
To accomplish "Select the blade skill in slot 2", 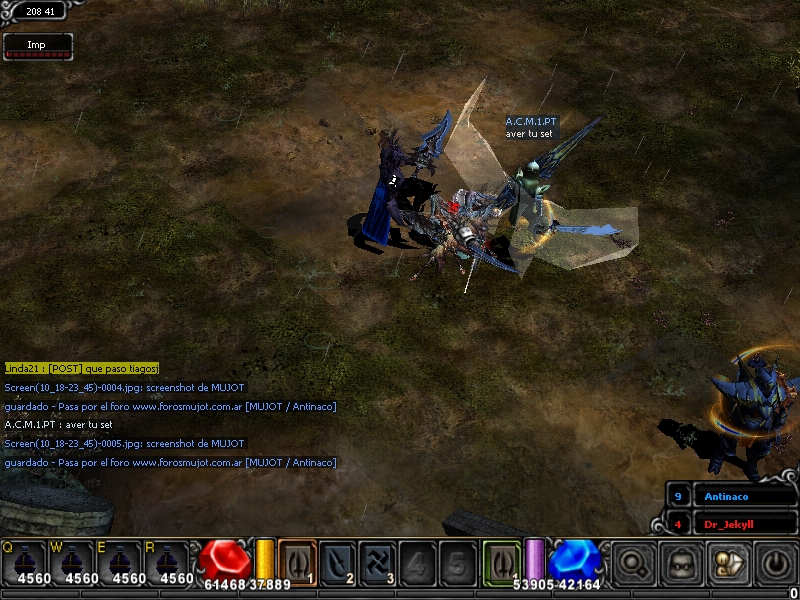I will point(338,563).
